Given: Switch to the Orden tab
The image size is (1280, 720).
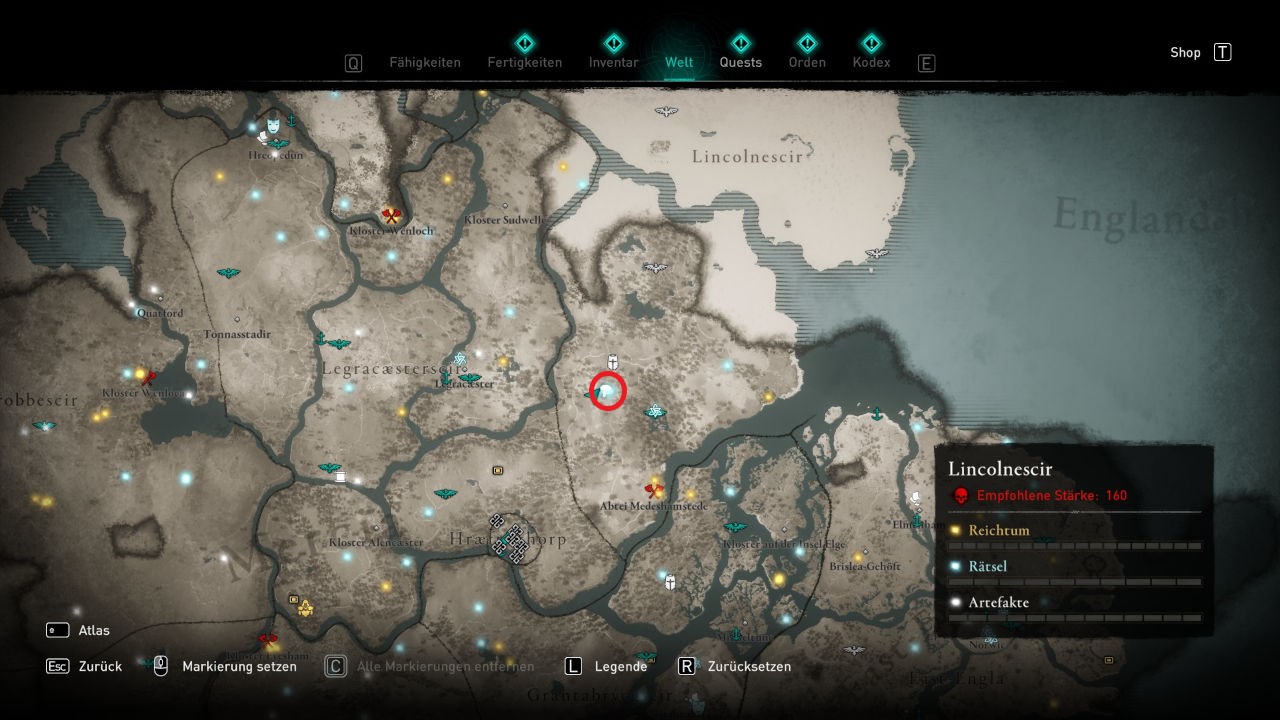Looking at the screenshot, I should [807, 62].
